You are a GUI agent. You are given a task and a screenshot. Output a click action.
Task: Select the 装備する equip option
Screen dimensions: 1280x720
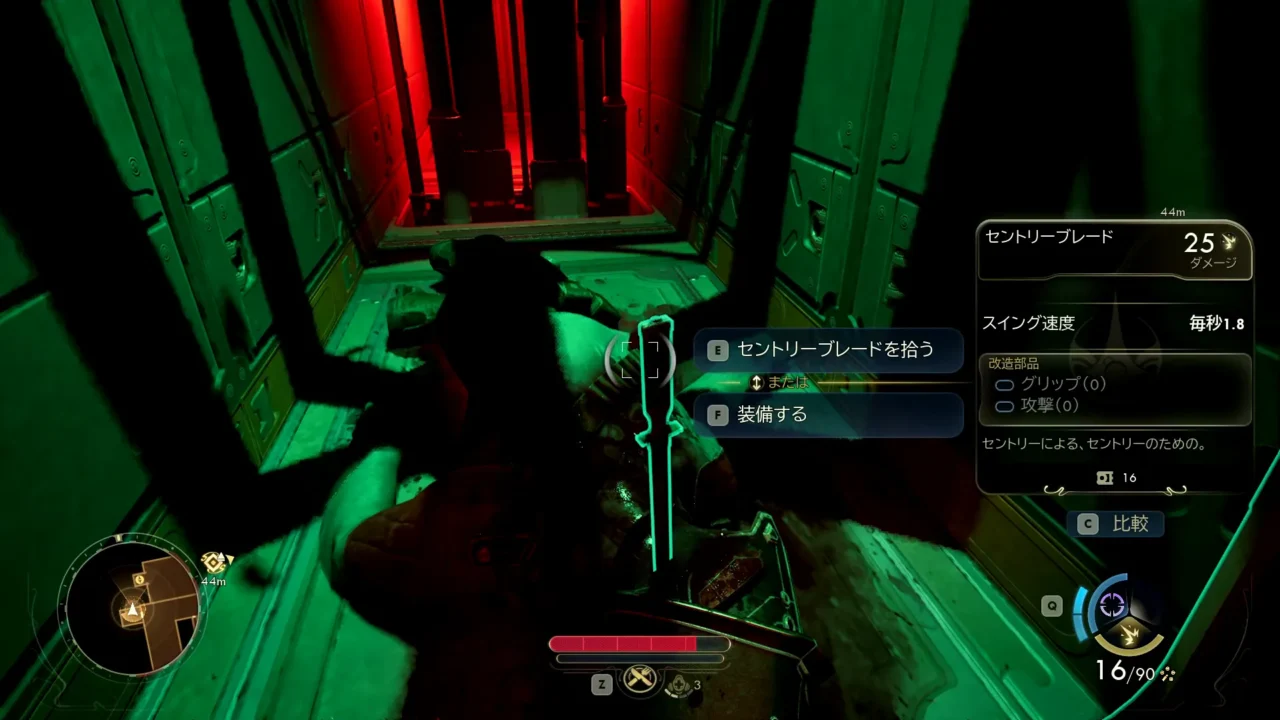(x=828, y=414)
